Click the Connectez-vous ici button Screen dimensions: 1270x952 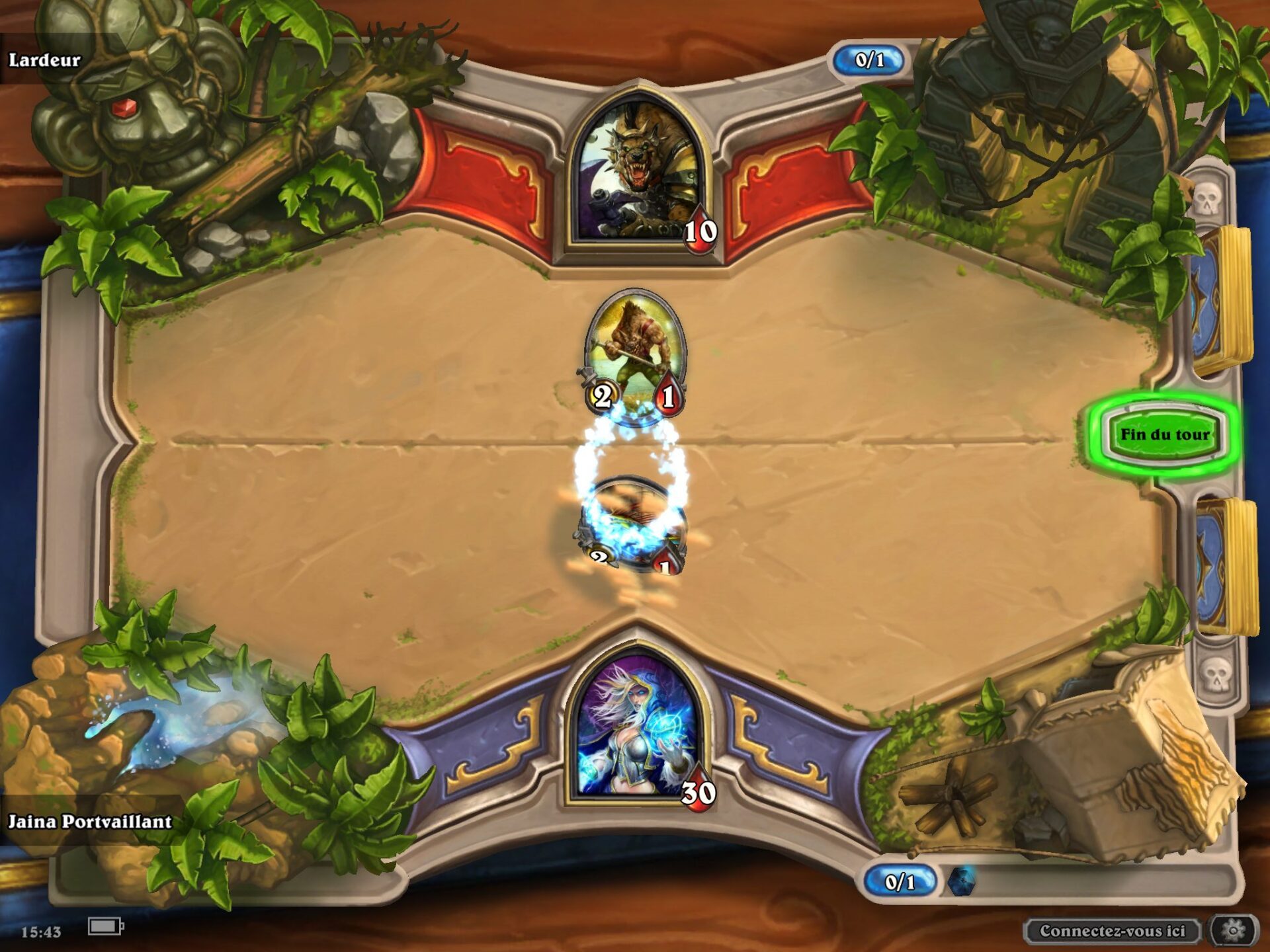(x=1112, y=931)
